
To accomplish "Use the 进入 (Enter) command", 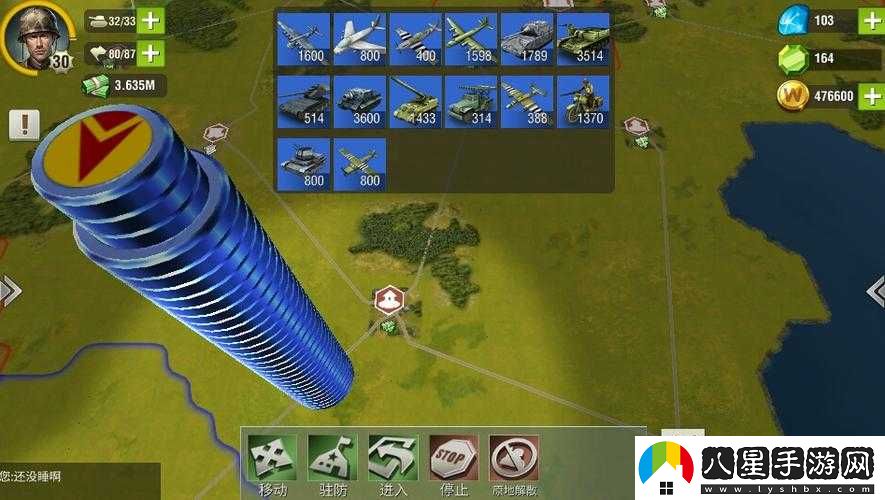I will pos(393,463).
